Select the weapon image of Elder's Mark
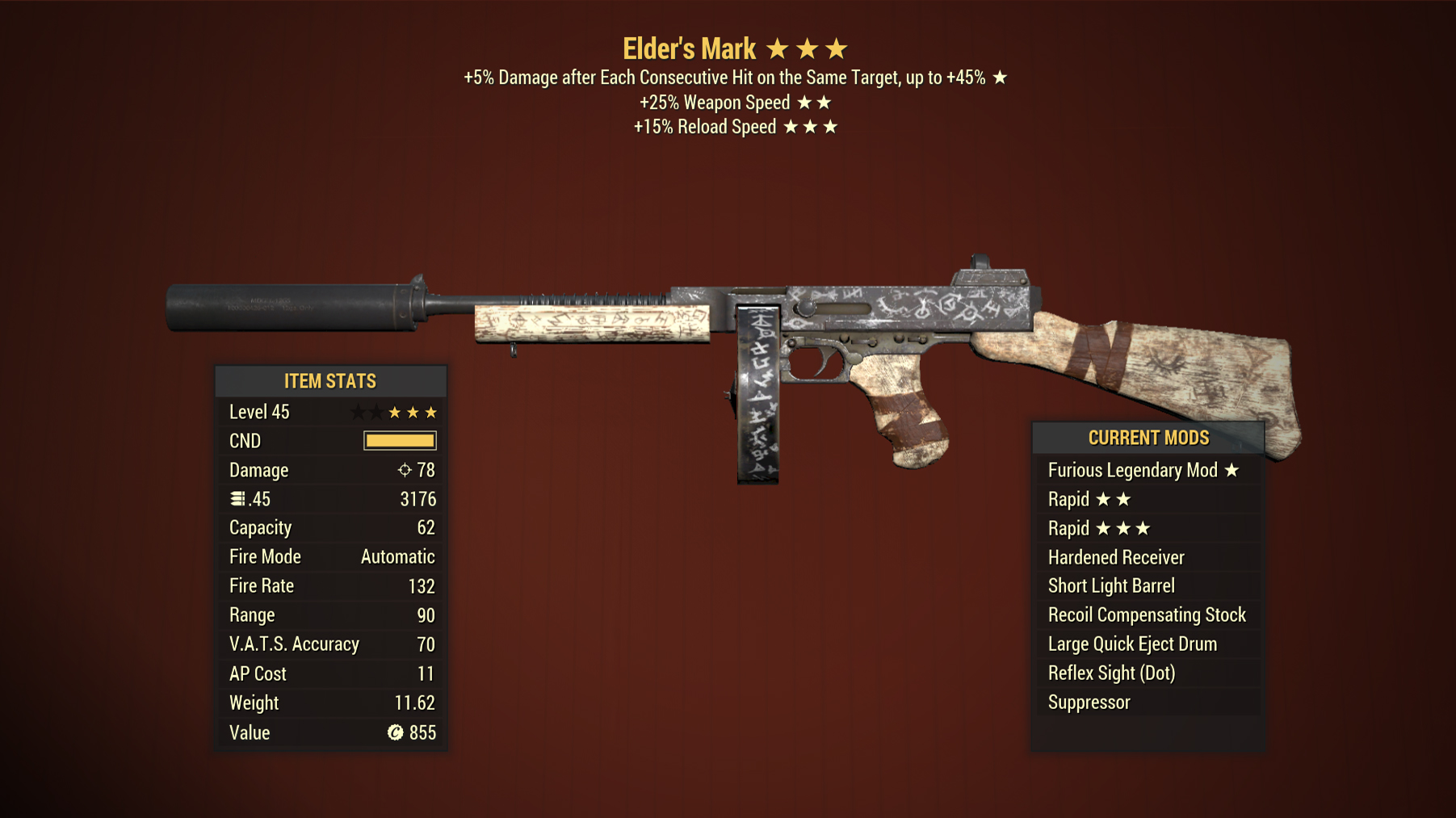 808,339
